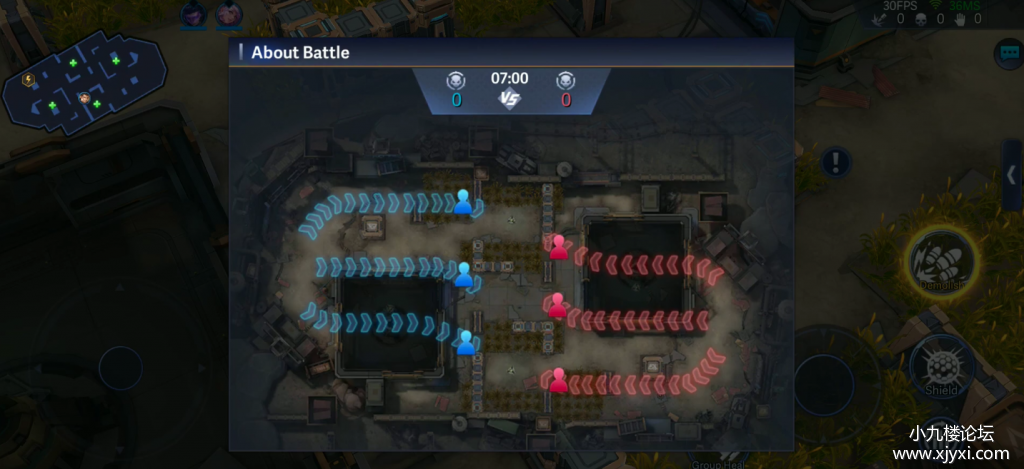Viewport: 1024px width, 469px height.
Task: Use the Shield skill
Action: (x=942, y=363)
